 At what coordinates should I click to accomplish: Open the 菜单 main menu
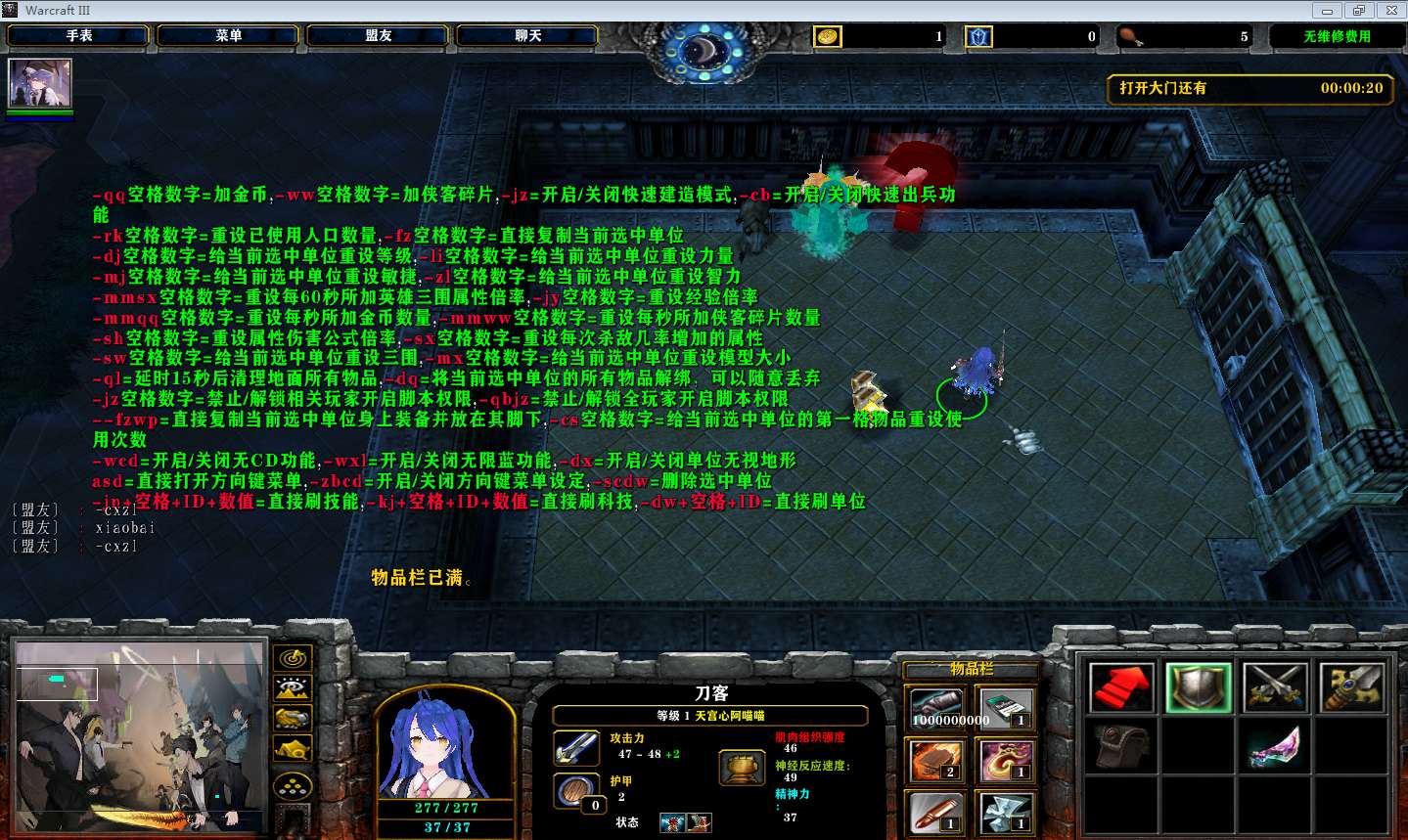(x=229, y=36)
